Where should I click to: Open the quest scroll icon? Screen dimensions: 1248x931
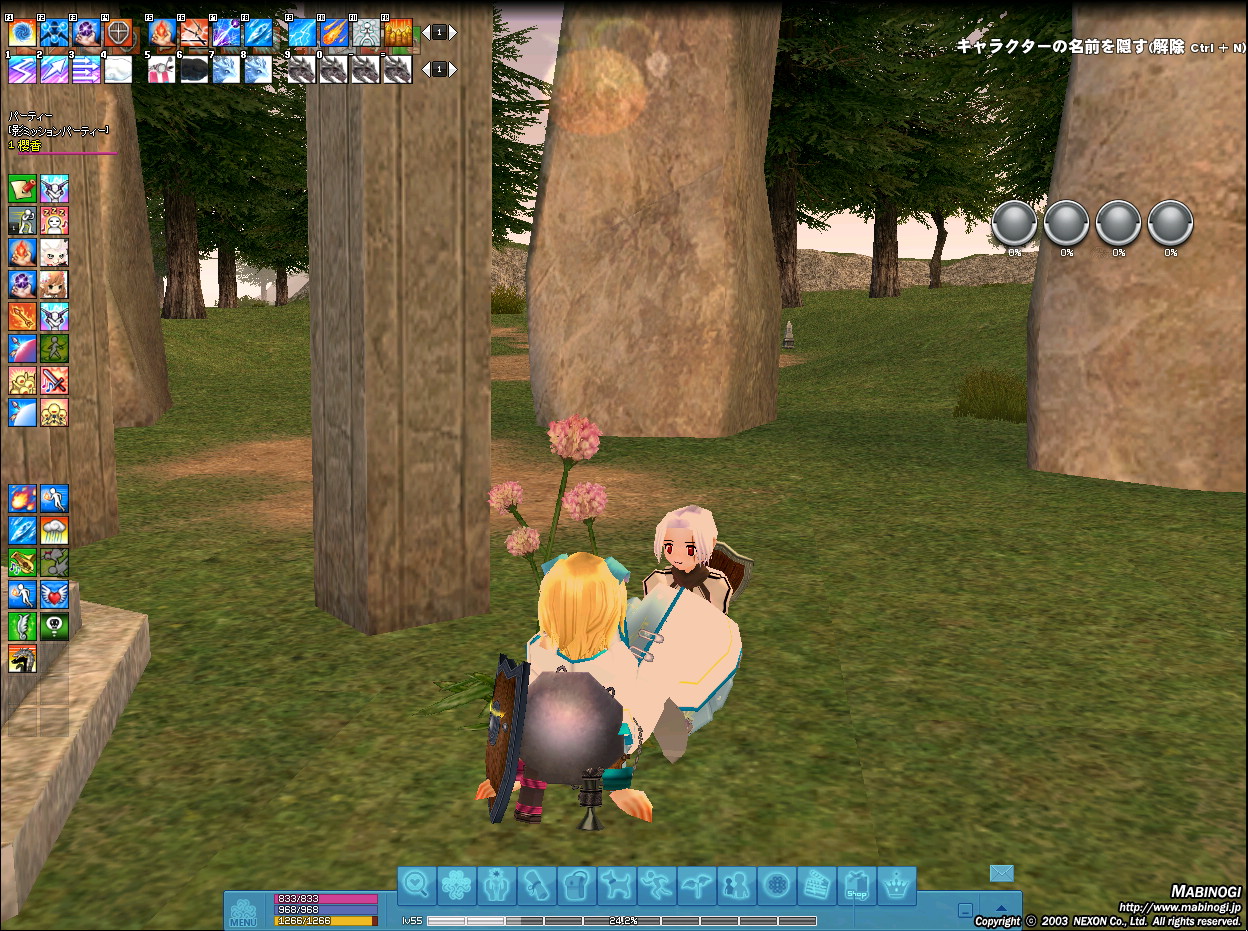536,885
